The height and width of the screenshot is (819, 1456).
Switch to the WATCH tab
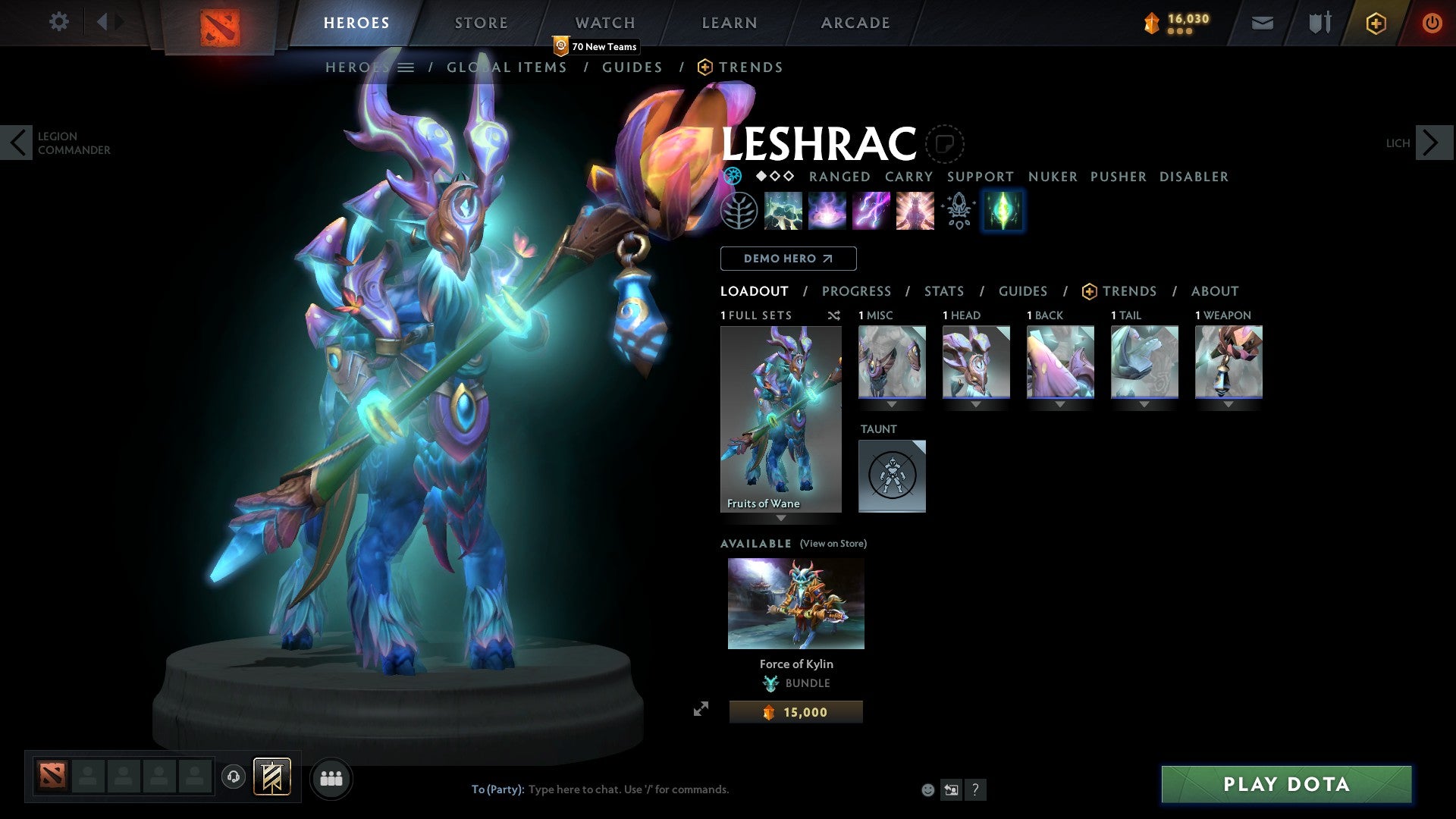coord(604,22)
